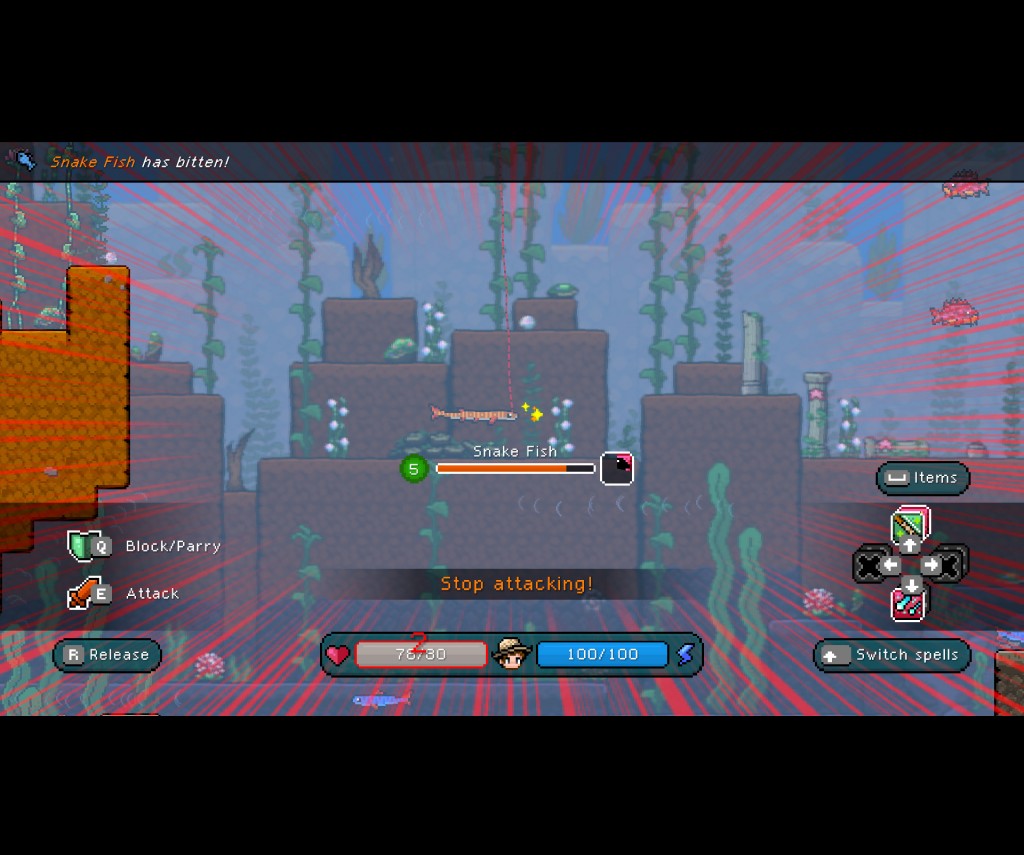
Task: Select the green spell slot above the d-pad
Action: pyautogui.click(x=910, y=524)
